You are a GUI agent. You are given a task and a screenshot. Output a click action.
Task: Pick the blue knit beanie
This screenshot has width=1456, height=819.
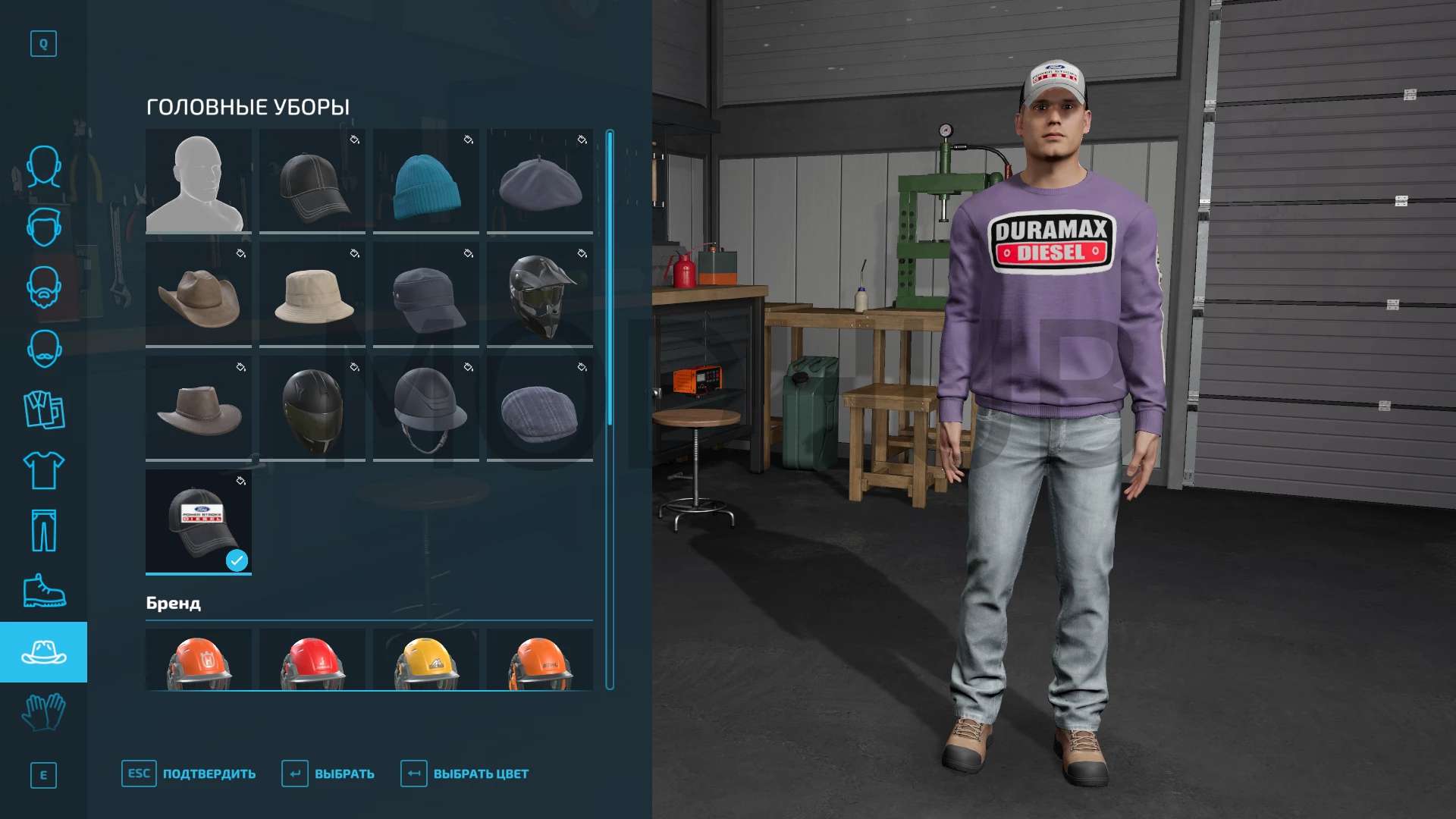tap(425, 181)
